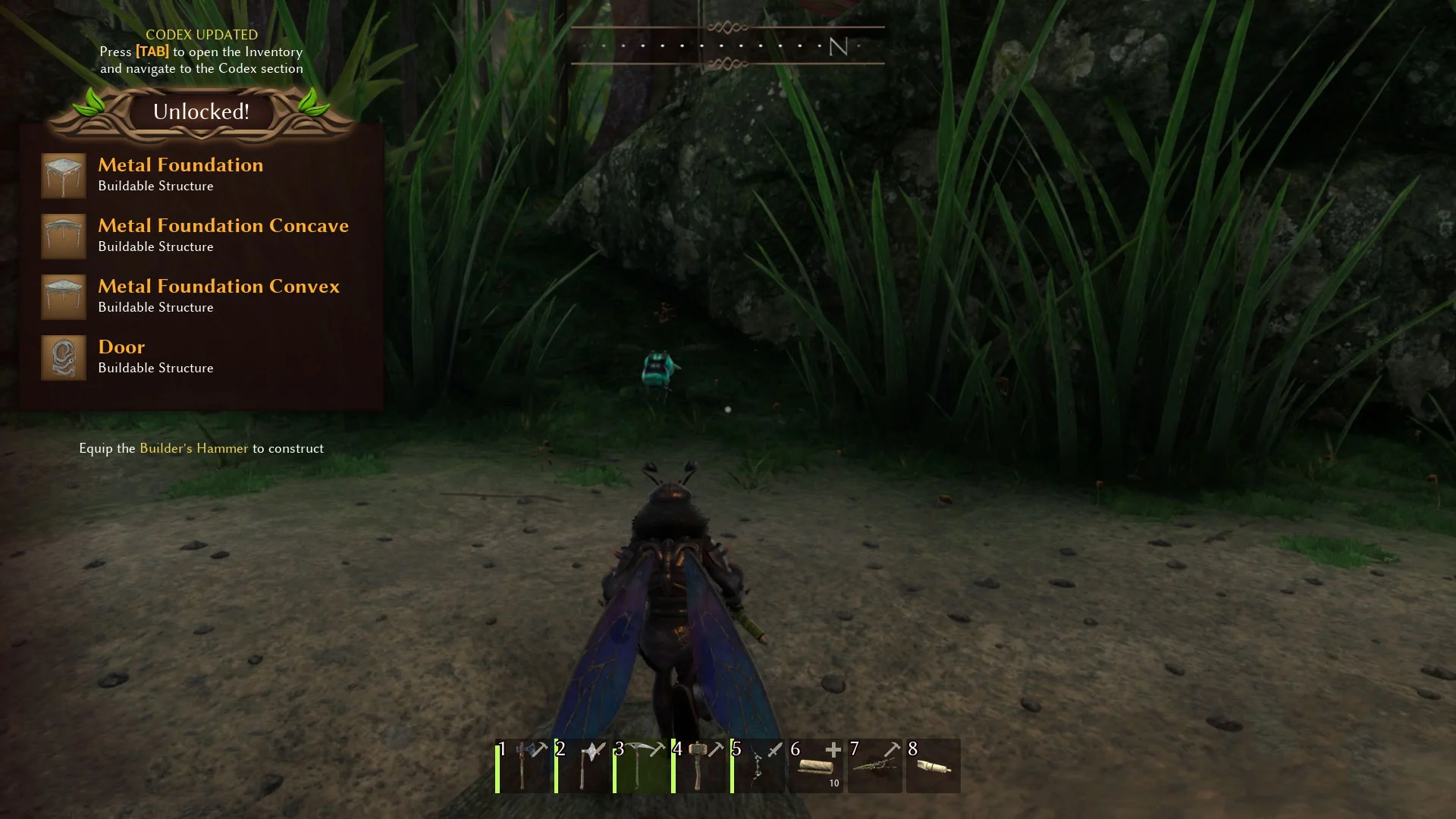
Task: Select the fishing rod in hotbar slot 7
Action: pyautogui.click(x=874, y=766)
